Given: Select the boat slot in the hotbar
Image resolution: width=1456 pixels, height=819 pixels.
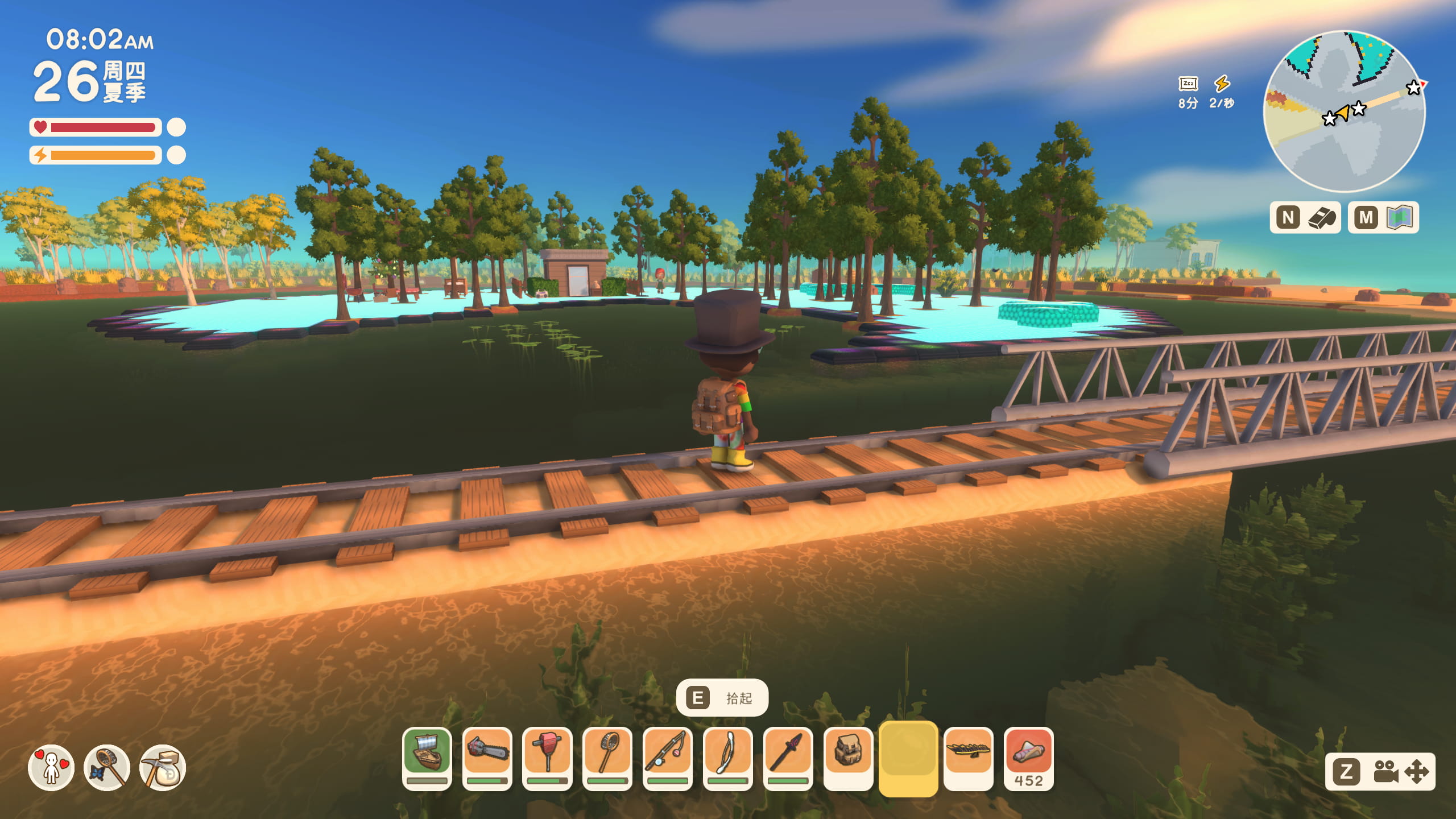Looking at the screenshot, I should tap(427, 758).
